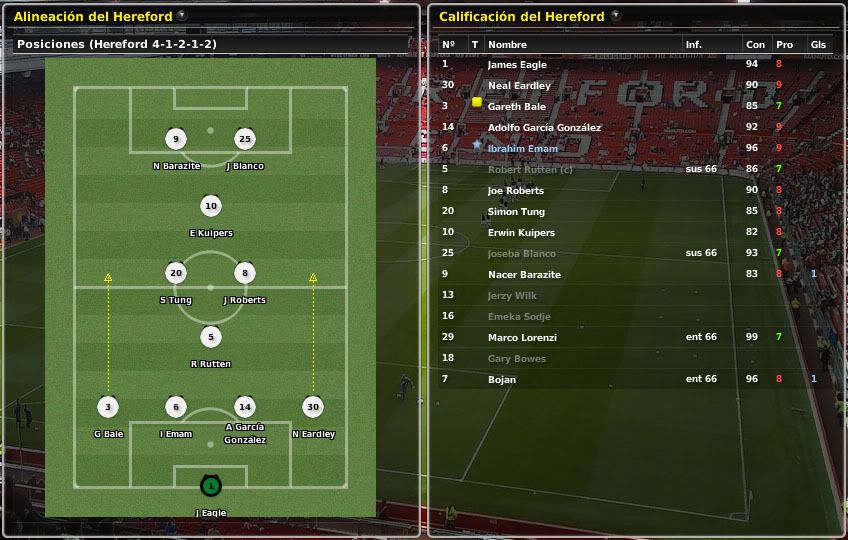Pick J Blanco's number 25 shirt
Image resolution: width=848 pixels, height=540 pixels.
pos(244,140)
